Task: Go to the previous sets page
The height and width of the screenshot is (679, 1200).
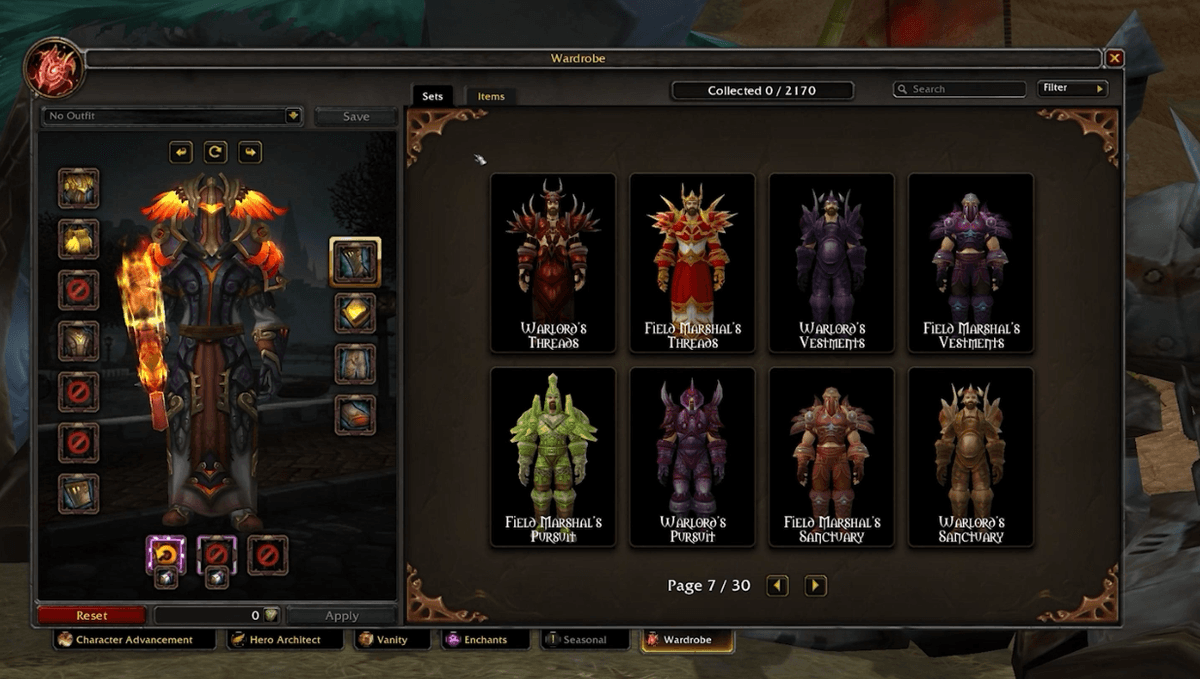Action: coord(777,586)
